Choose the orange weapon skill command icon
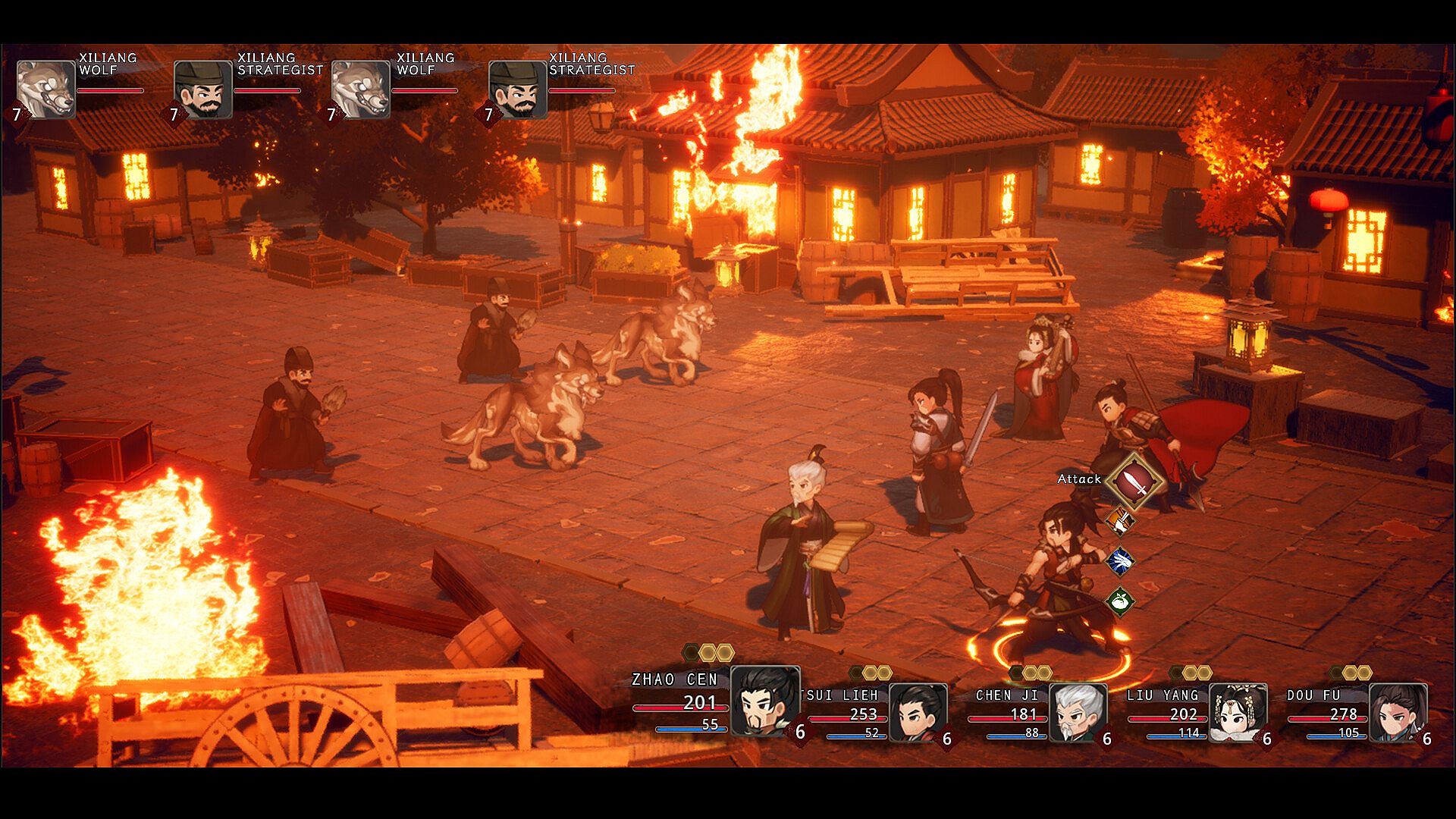The height and width of the screenshot is (819, 1456). pos(1120,521)
